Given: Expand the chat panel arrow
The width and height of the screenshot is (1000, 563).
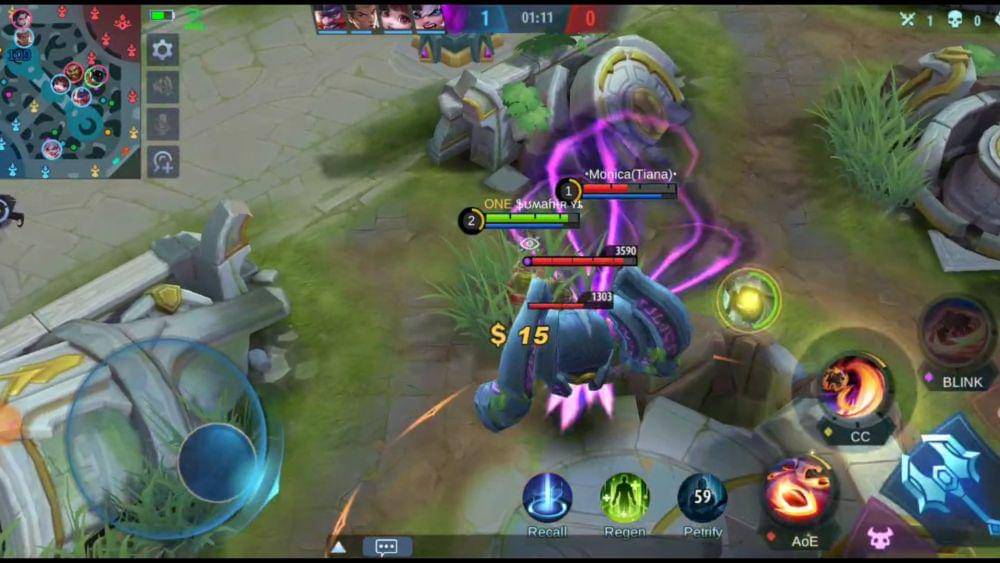Looking at the screenshot, I should (339, 546).
